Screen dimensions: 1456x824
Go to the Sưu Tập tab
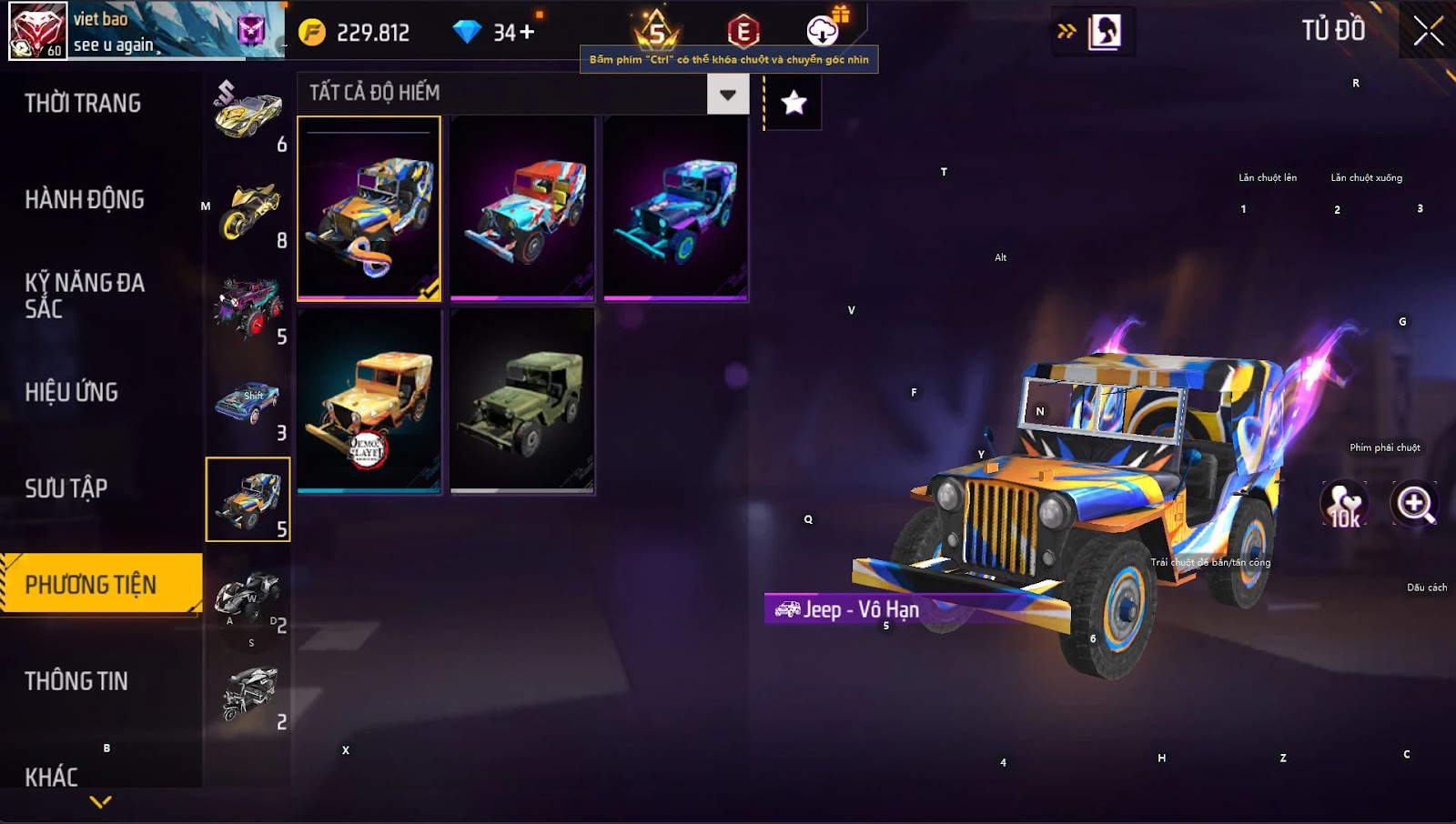click(x=66, y=489)
